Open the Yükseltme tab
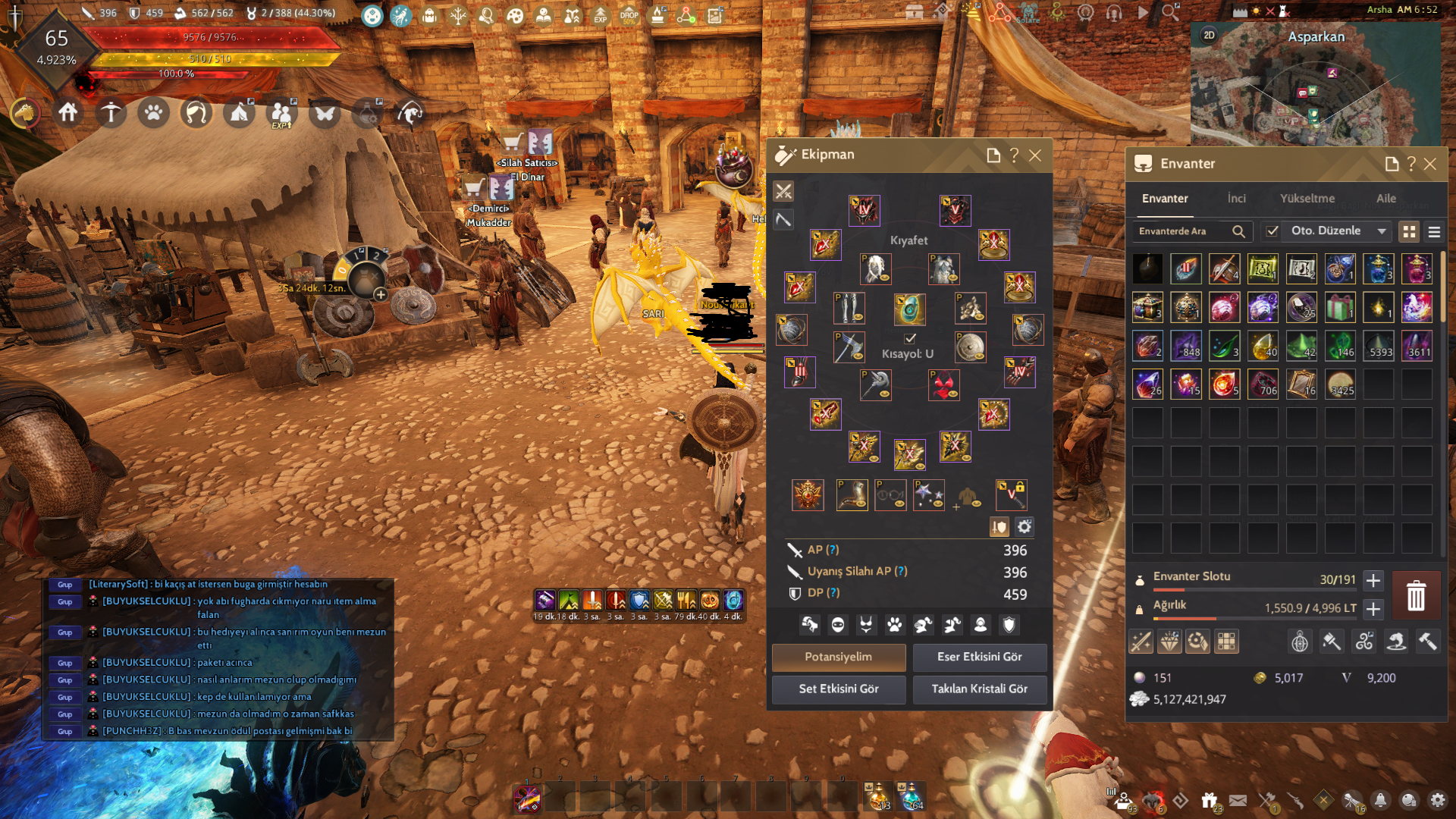1456x819 pixels. (1307, 199)
